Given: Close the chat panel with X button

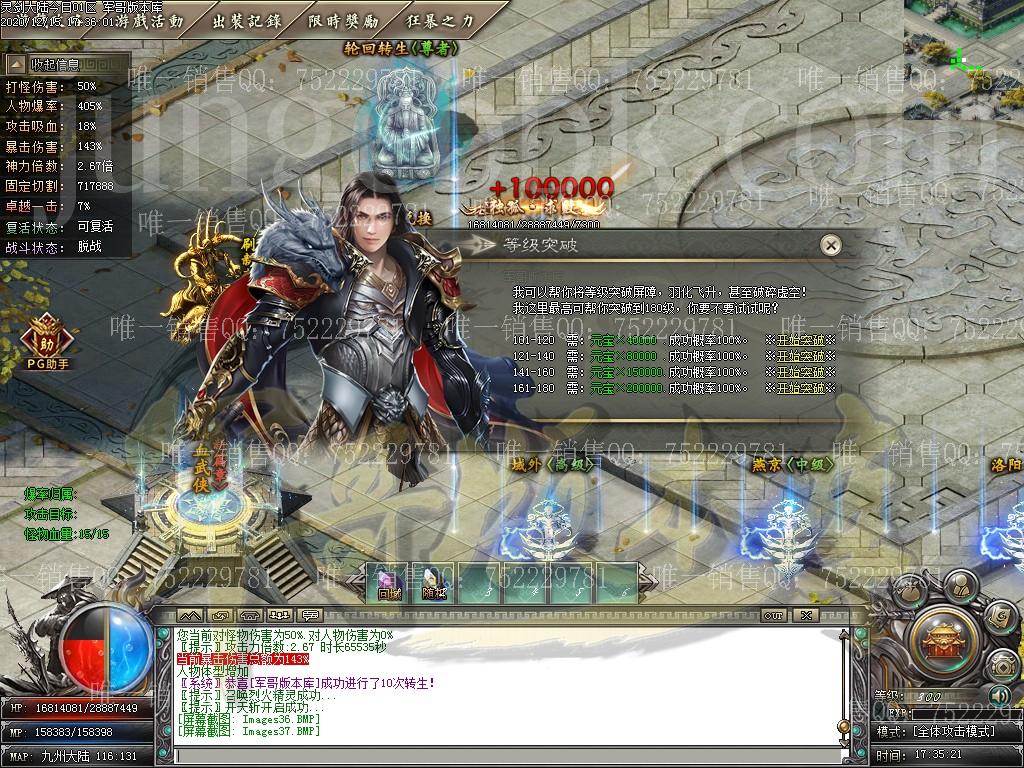Looking at the screenshot, I should tap(805, 615).
